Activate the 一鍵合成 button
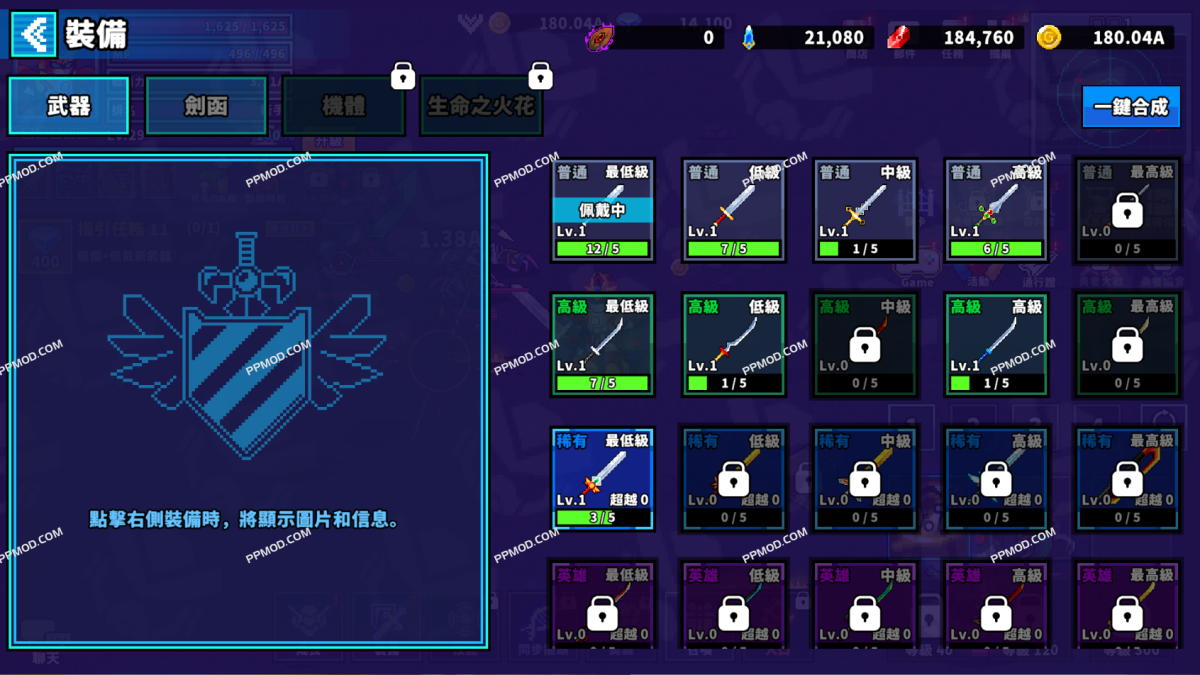 pyautogui.click(x=1130, y=106)
